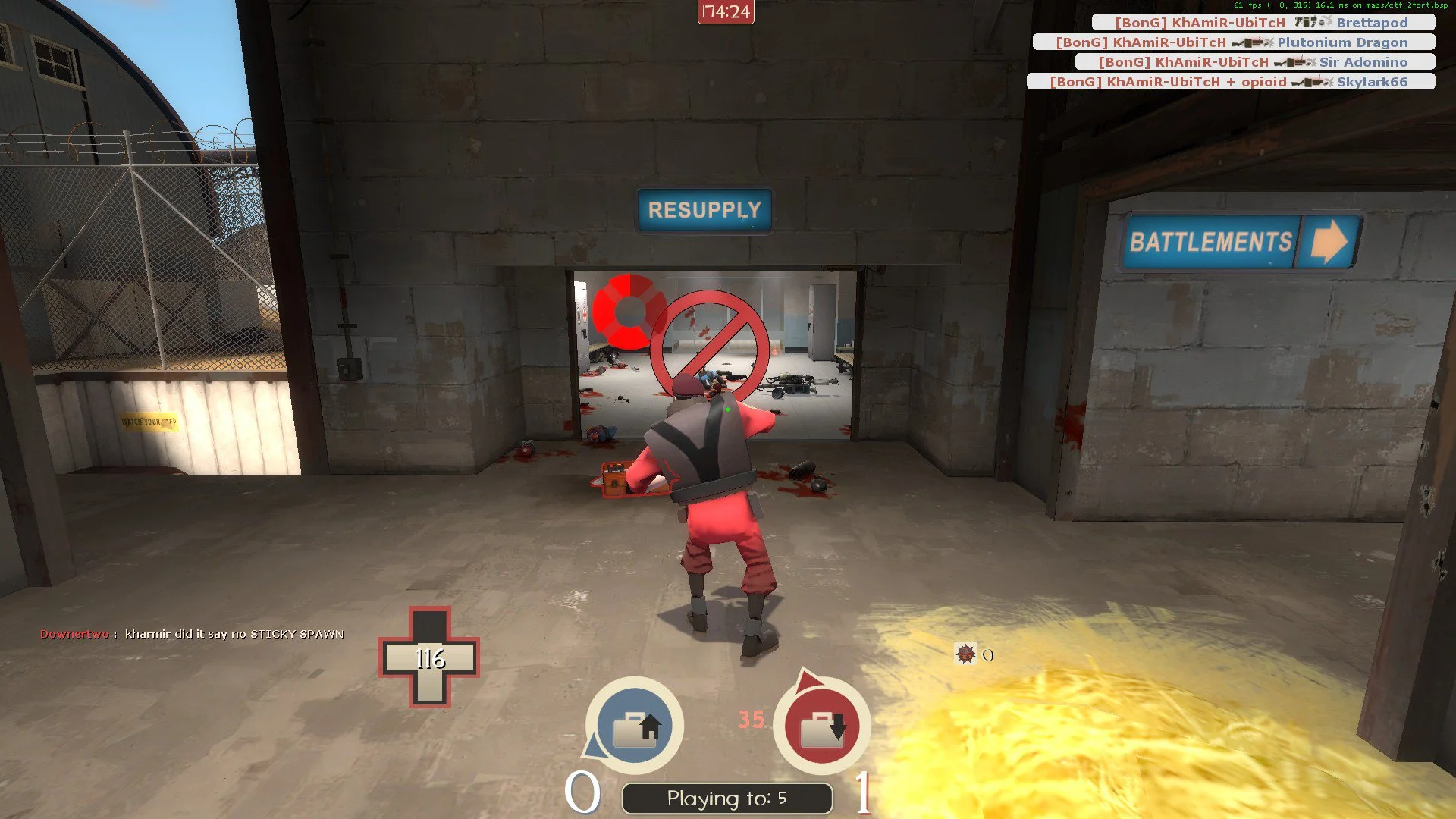The width and height of the screenshot is (1456, 819).
Task: Click the health cross showing 116
Action: pyautogui.click(x=431, y=658)
